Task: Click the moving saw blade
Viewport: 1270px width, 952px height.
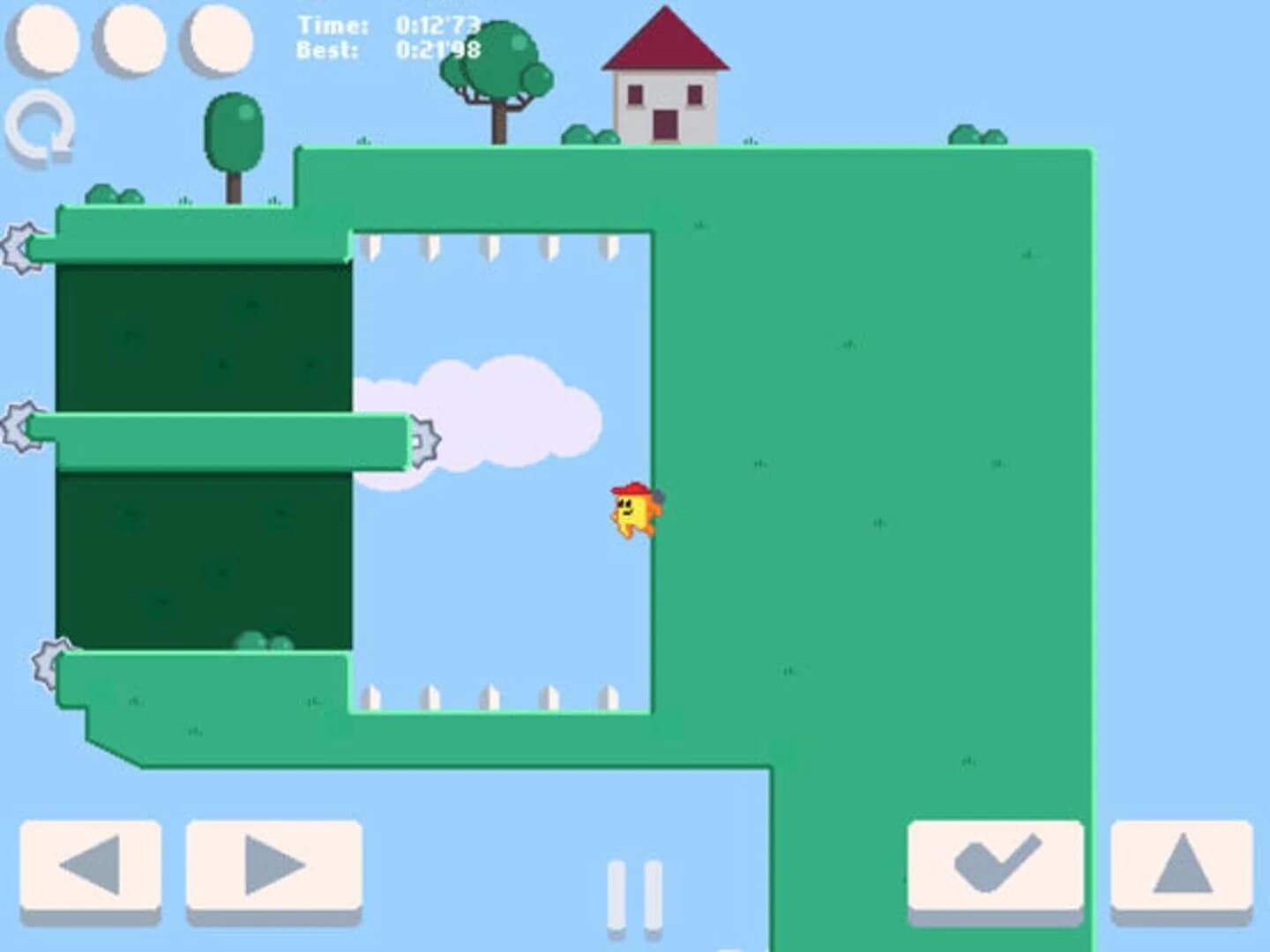Action: [426, 438]
